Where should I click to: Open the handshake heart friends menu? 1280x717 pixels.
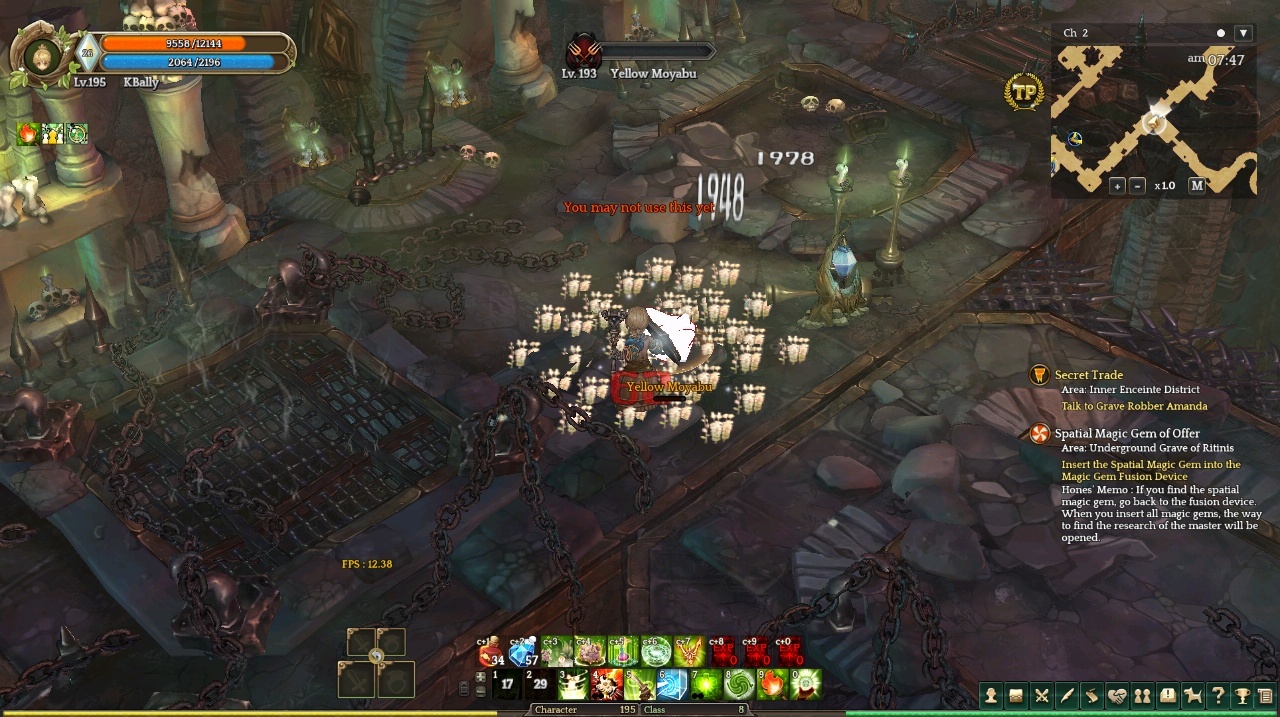pyautogui.click(x=1117, y=696)
